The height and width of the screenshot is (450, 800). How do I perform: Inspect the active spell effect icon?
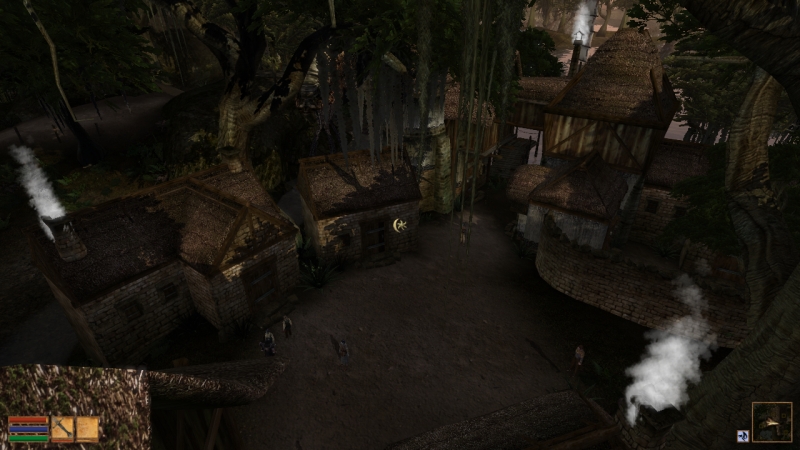click(x=743, y=436)
